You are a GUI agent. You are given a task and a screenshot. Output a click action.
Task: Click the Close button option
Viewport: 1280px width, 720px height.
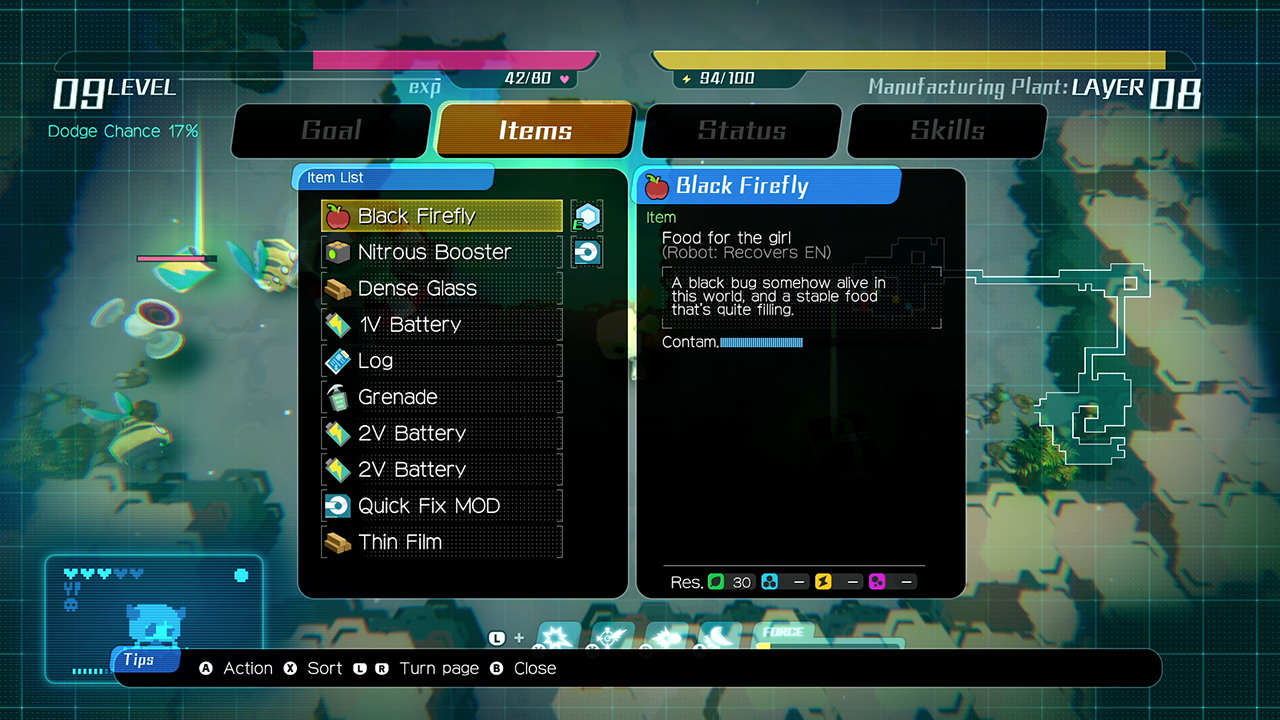(x=535, y=668)
